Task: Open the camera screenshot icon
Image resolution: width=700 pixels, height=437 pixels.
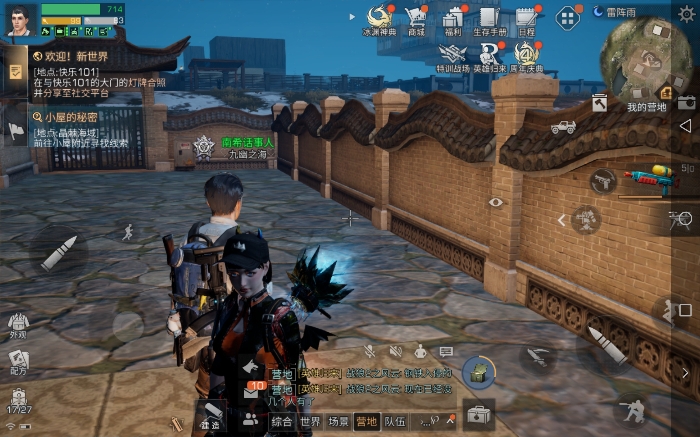Action: [686, 102]
